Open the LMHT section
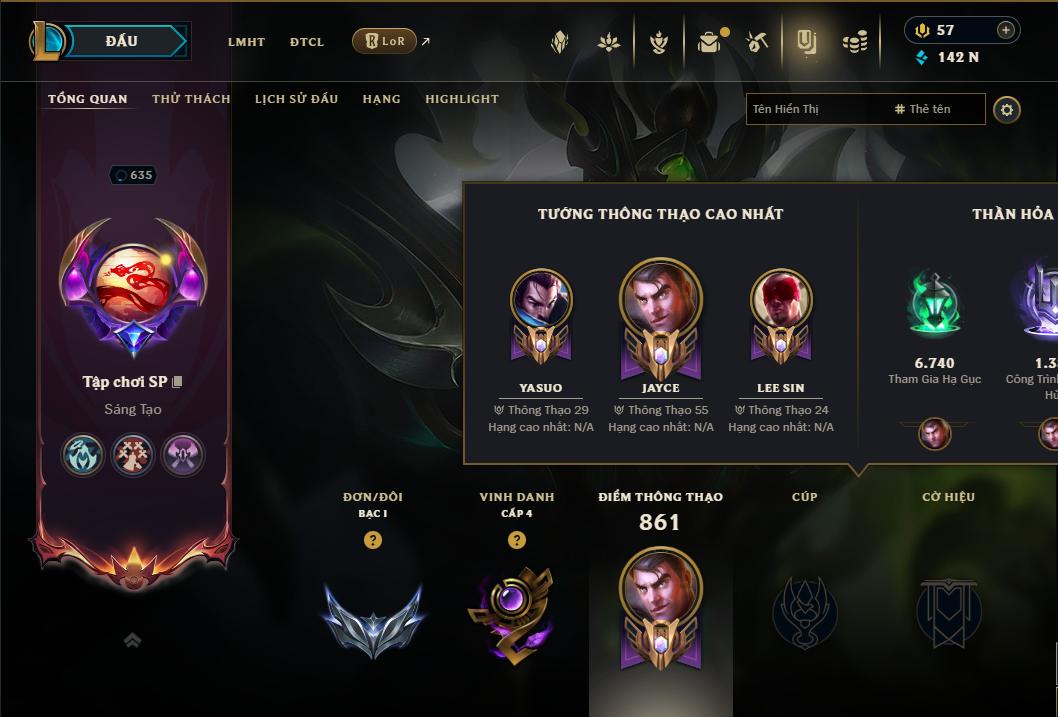The height and width of the screenshot is (717, 1058). click(246, 42)
